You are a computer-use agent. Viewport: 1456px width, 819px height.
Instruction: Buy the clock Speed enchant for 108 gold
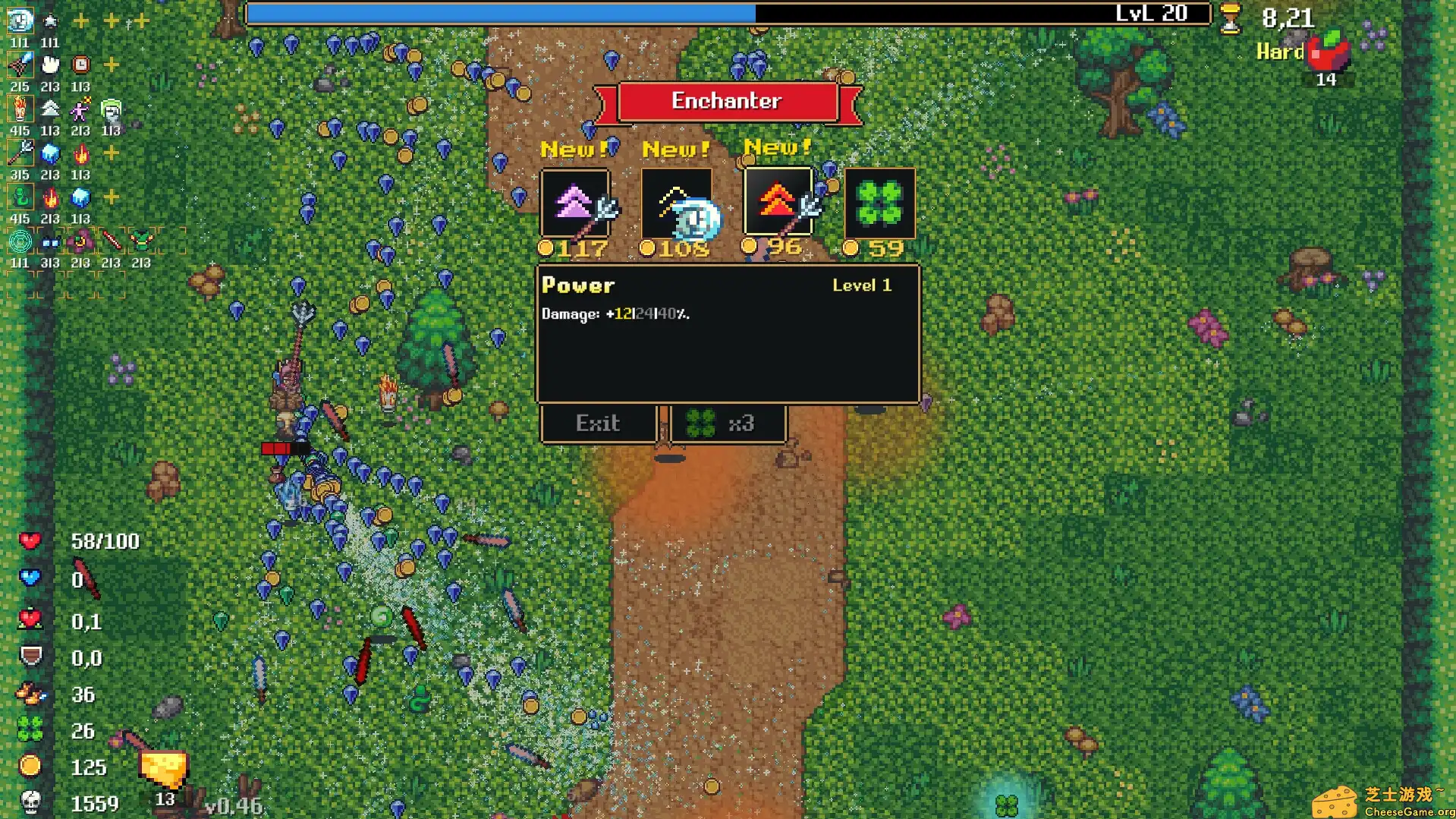(x=676, y=205)
